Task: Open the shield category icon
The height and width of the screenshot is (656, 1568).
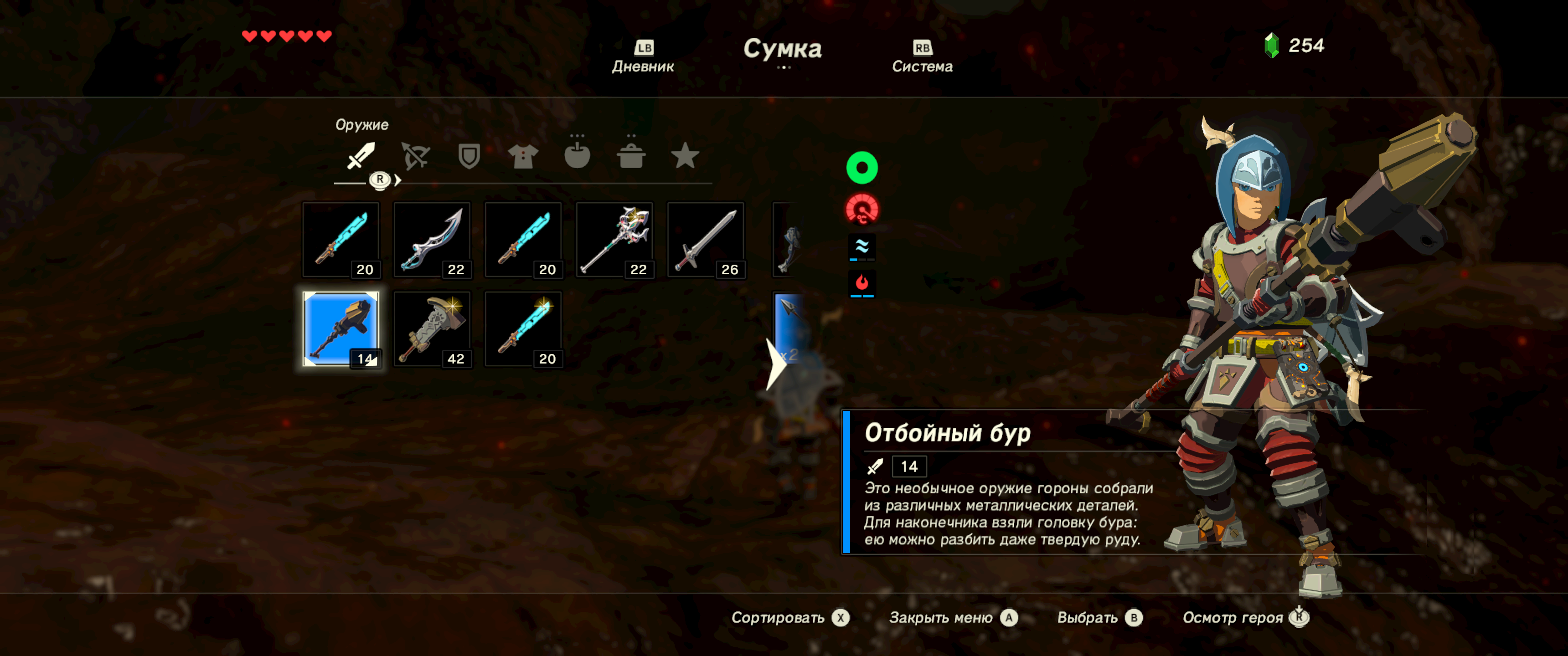Action: tap(469, 156)
